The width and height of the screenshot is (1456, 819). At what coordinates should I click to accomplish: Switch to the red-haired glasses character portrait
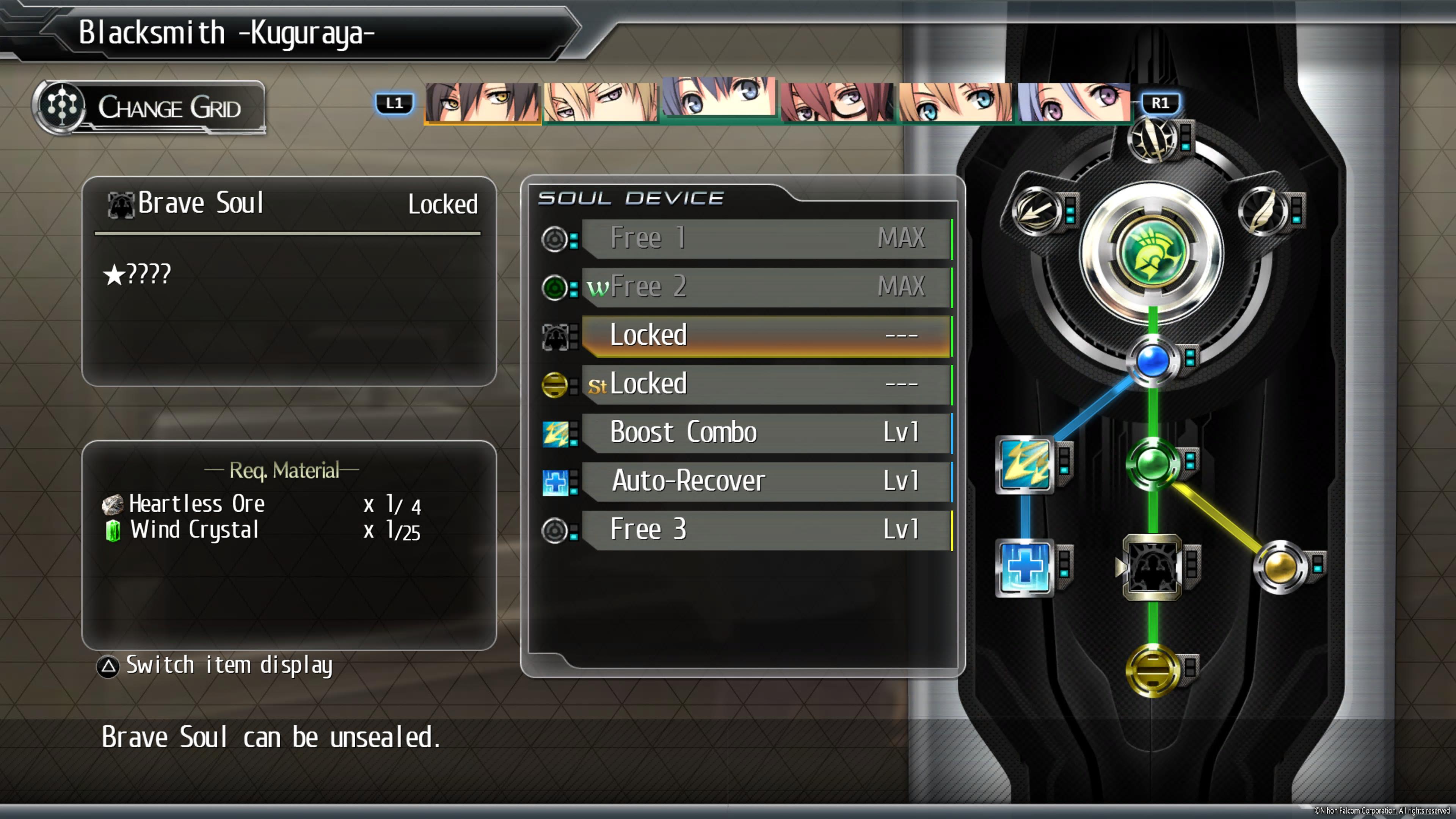(837, 102)
